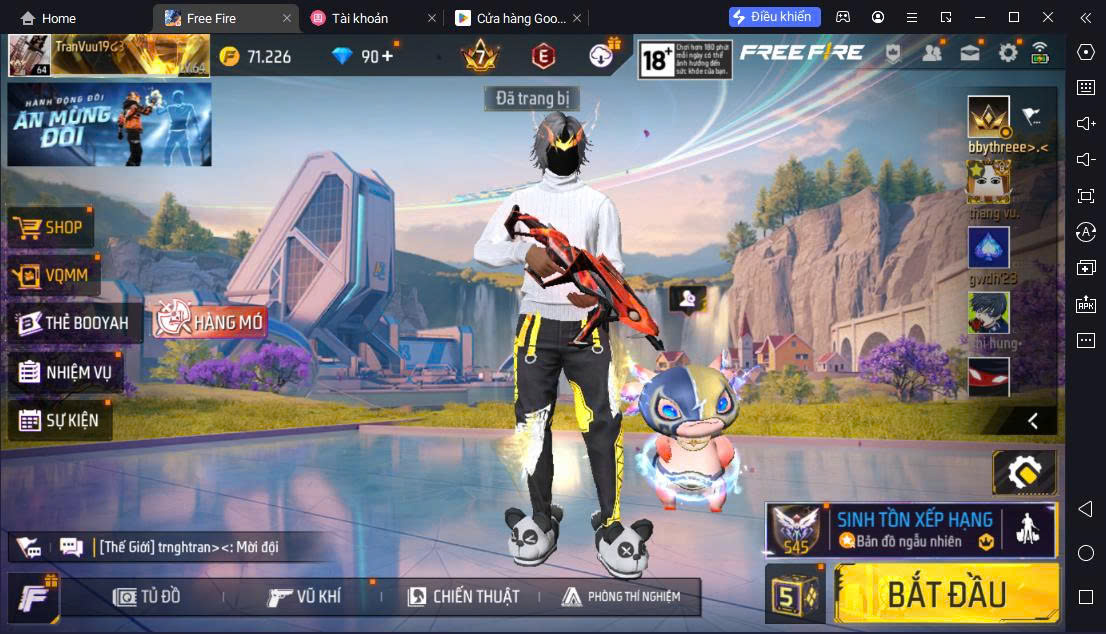1106x634 pixels.
Task: Open THẺ BOOYAH pass
Action: coord(74,323)
